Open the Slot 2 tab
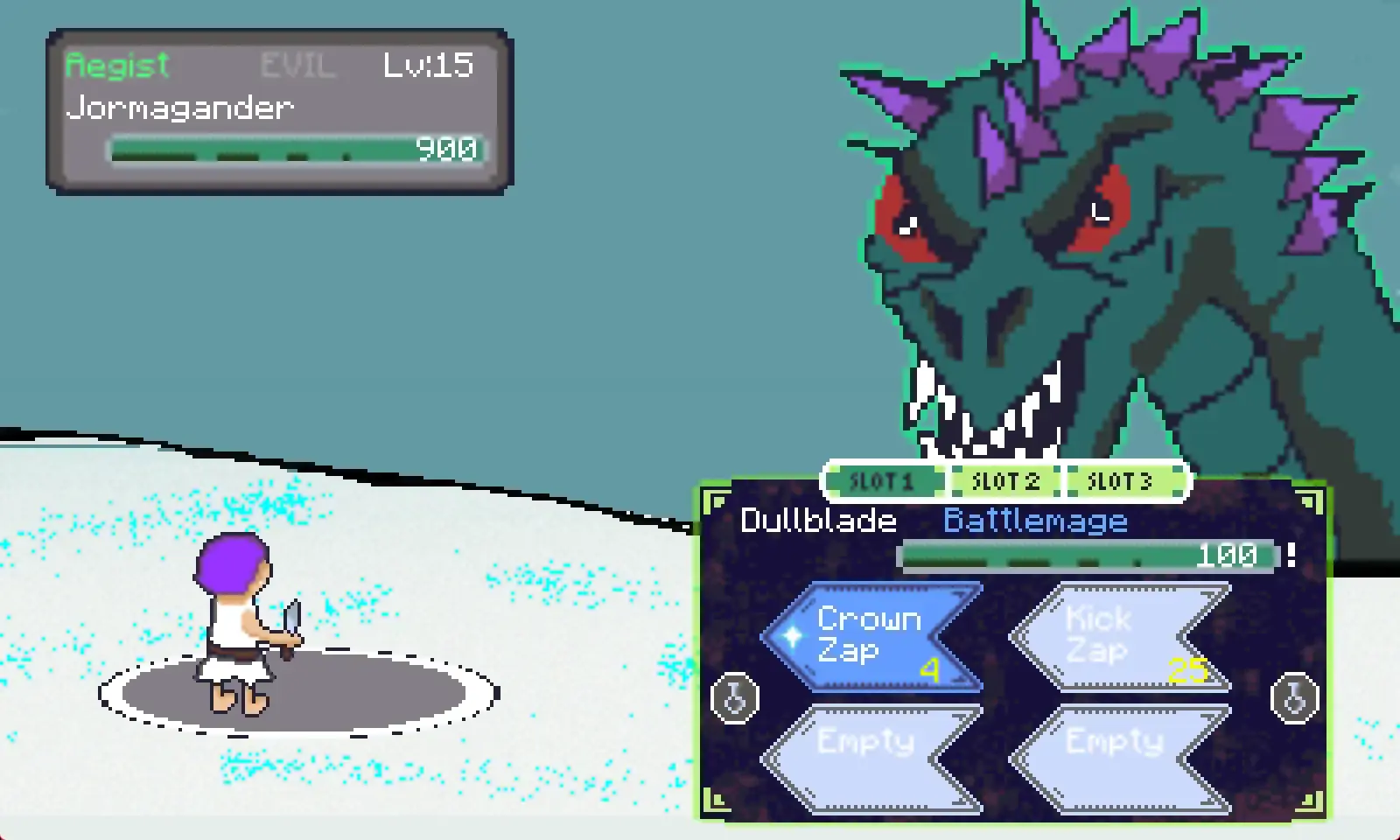 [1005, 481]
